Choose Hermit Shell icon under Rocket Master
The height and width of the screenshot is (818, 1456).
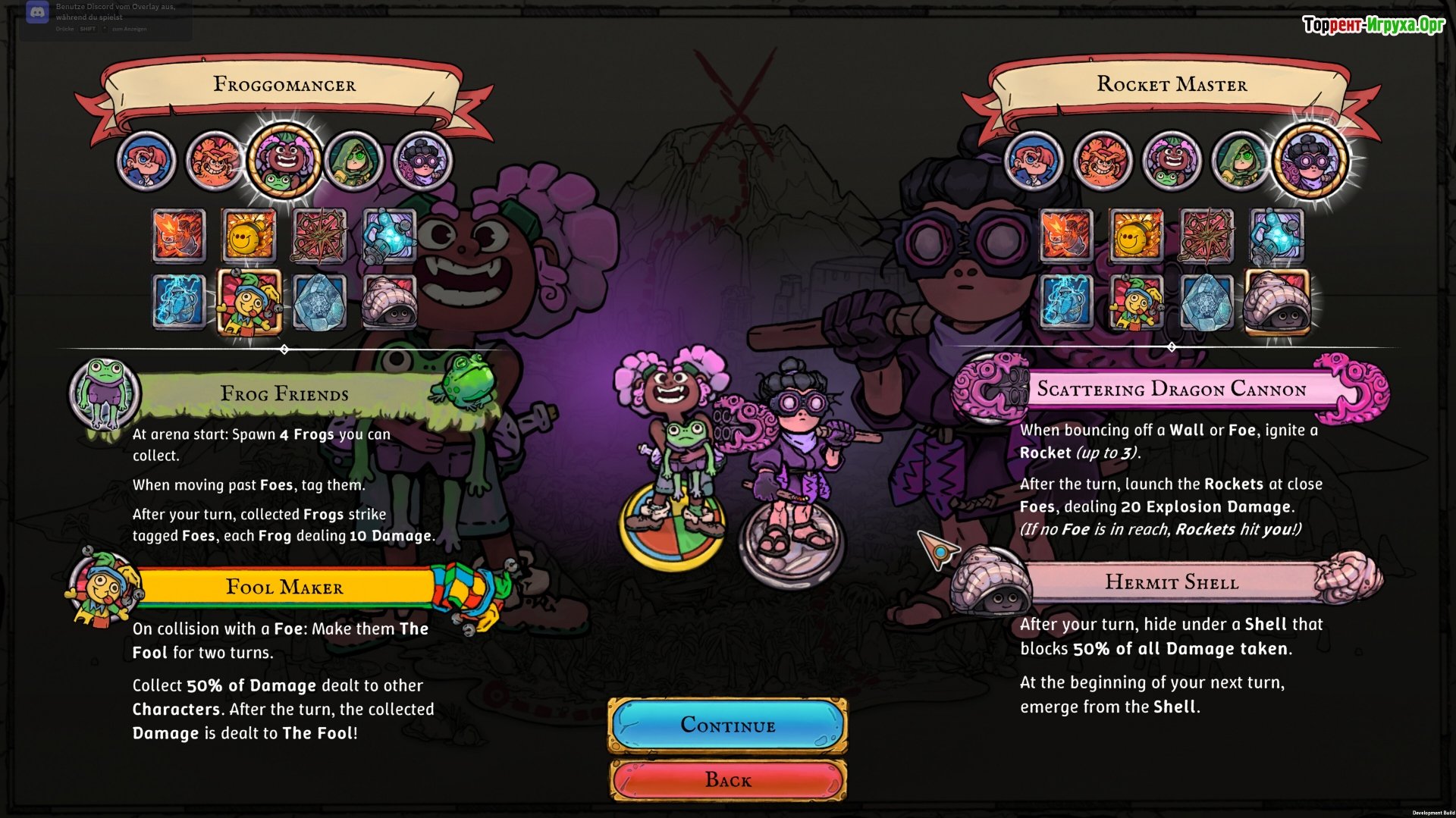[x=1278, y=302]
